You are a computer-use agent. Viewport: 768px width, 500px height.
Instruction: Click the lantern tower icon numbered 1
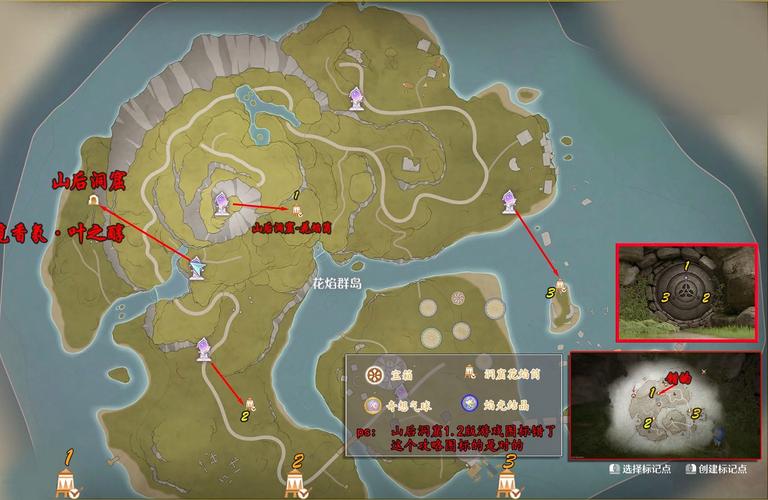click(68, 482)
